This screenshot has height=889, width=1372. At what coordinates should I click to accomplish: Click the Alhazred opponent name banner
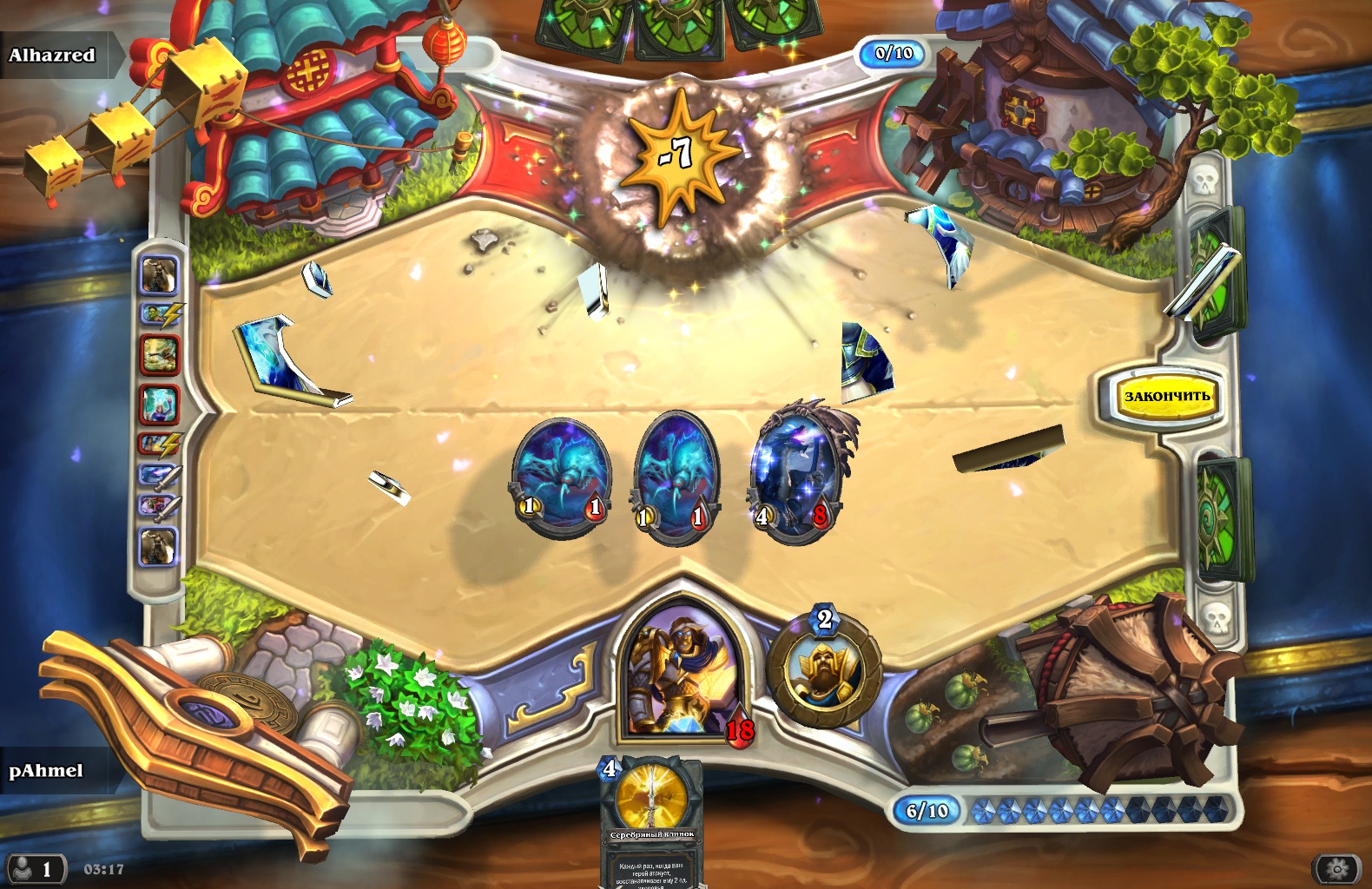(x=54, y=56)
